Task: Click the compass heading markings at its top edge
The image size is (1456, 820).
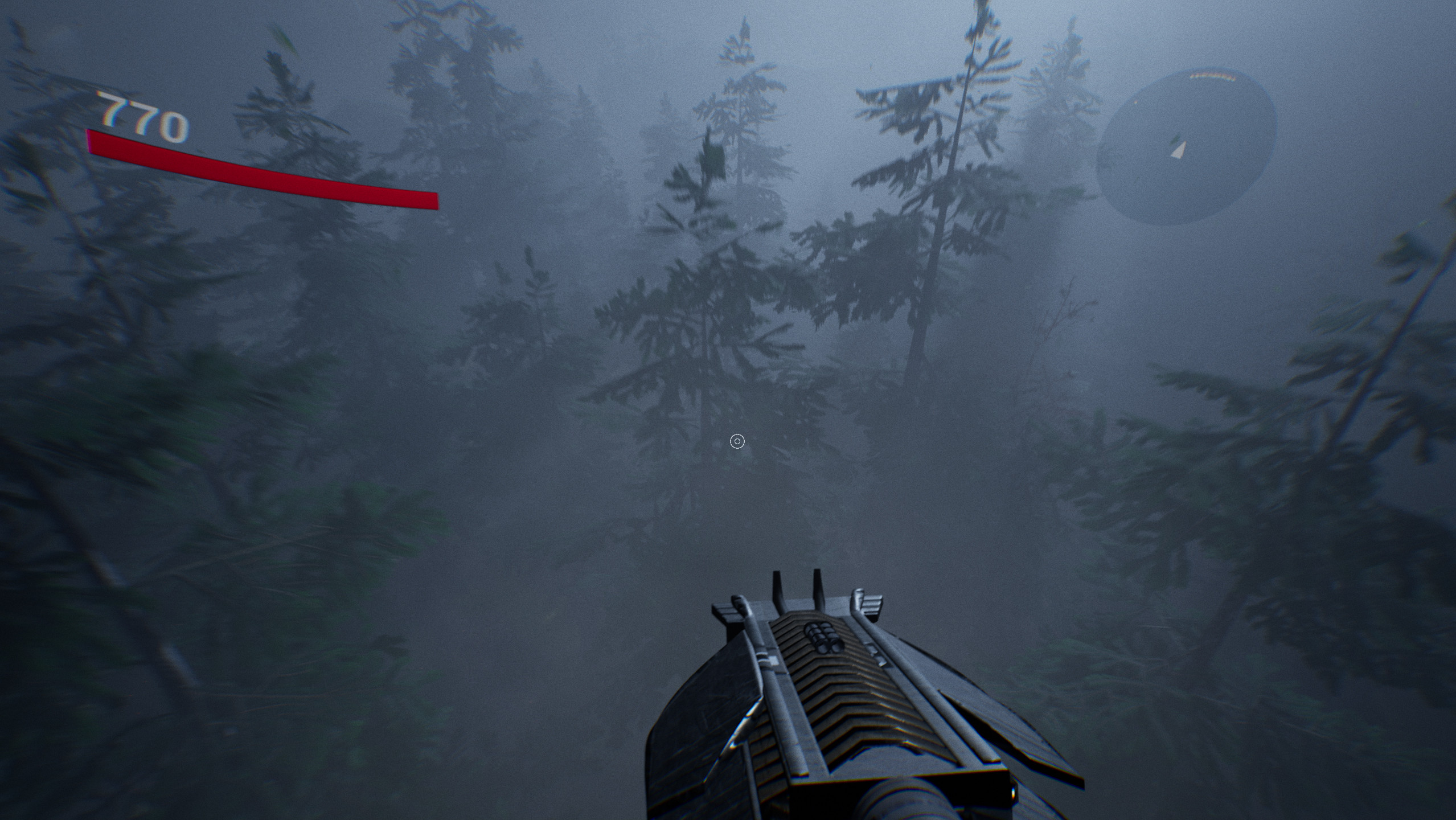Action: tap(1212, 76)
